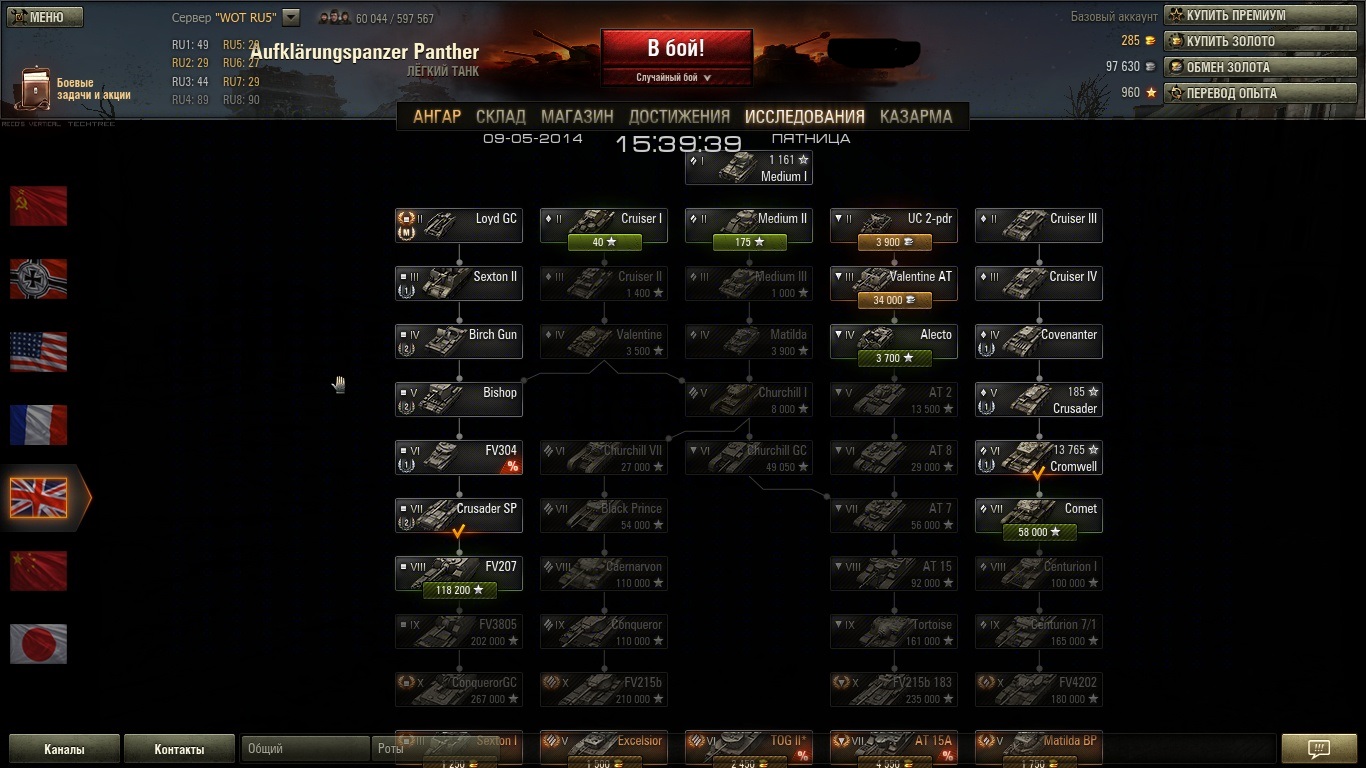This screenshot has width=1366, height=768.
Task: Switch to the АНГАР tab
Action: (x=437, y=116)
